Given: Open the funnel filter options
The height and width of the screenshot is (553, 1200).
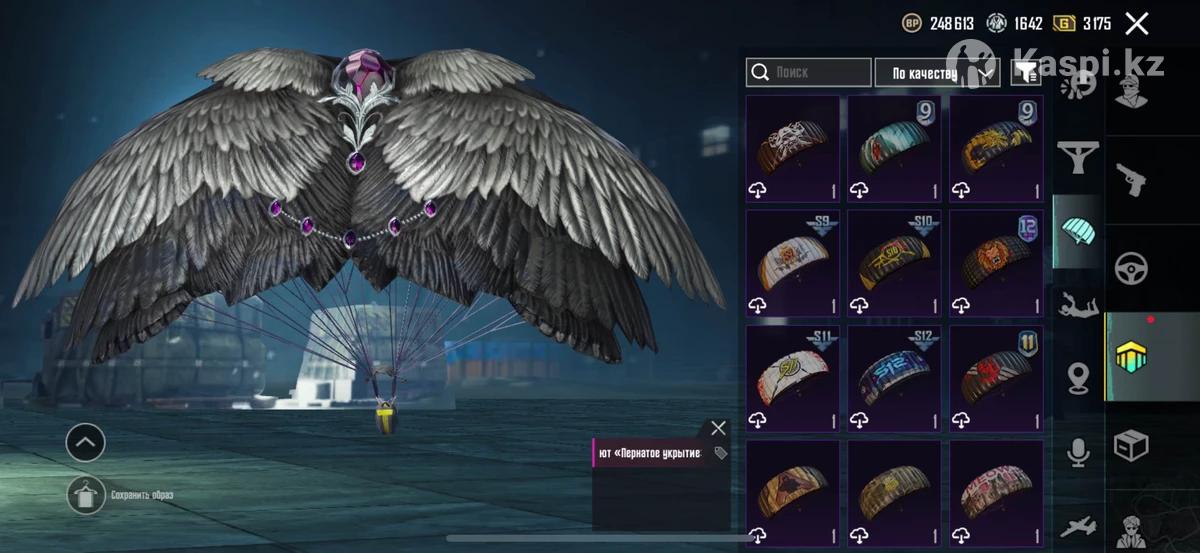Looking at the screenshot, I should tap(1025, 72).
